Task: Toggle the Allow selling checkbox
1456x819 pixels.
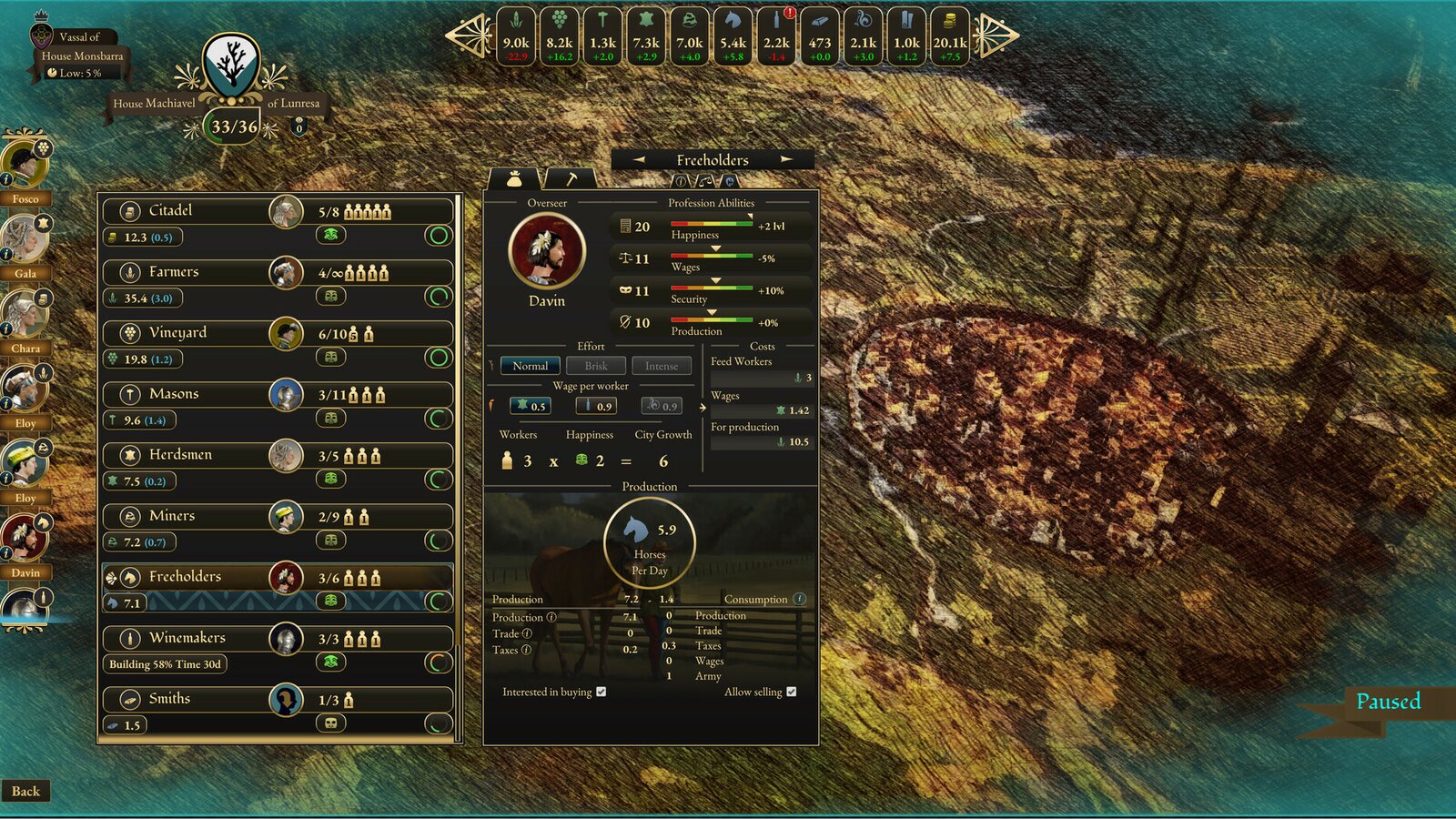Action: (792, 692)
